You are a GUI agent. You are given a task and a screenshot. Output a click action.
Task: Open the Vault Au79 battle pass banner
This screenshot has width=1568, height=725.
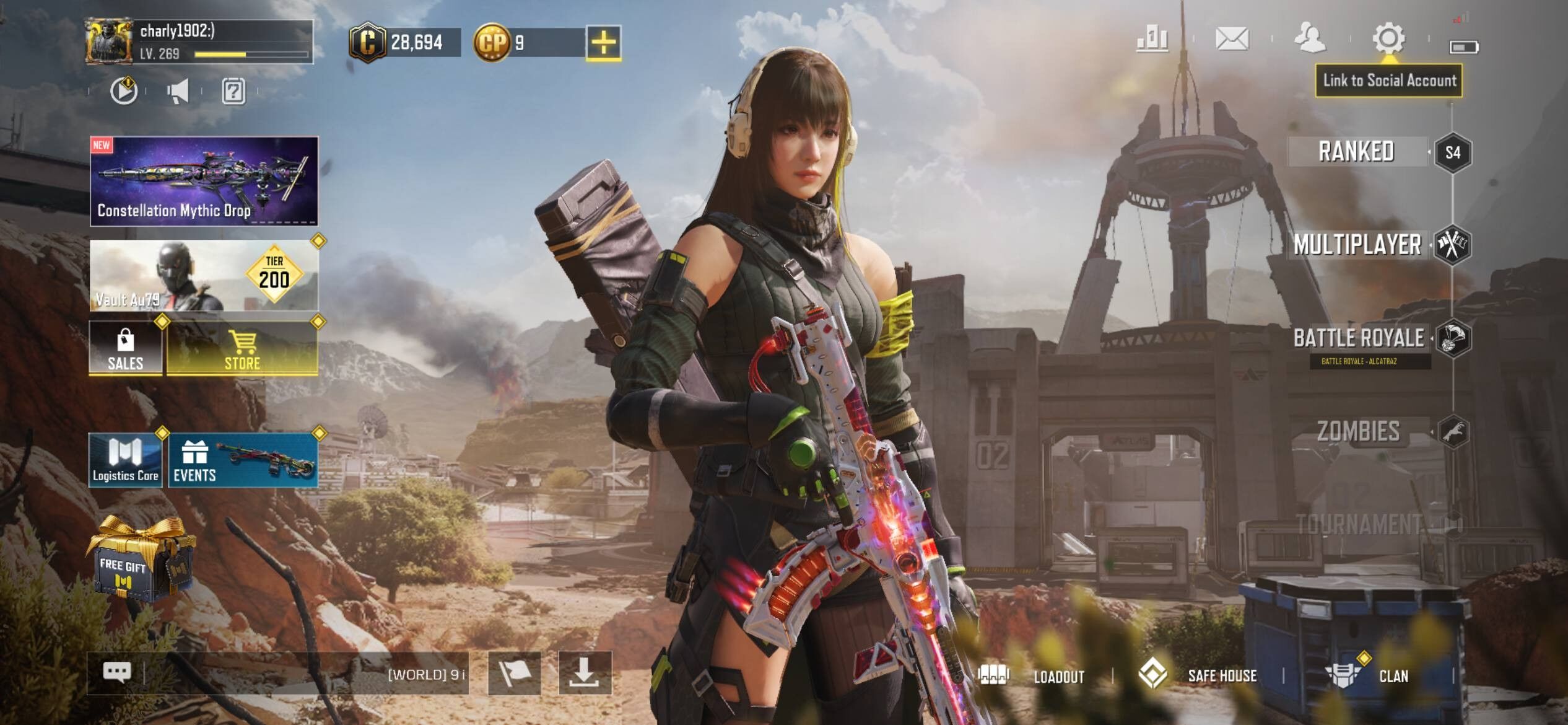point(204,275)
